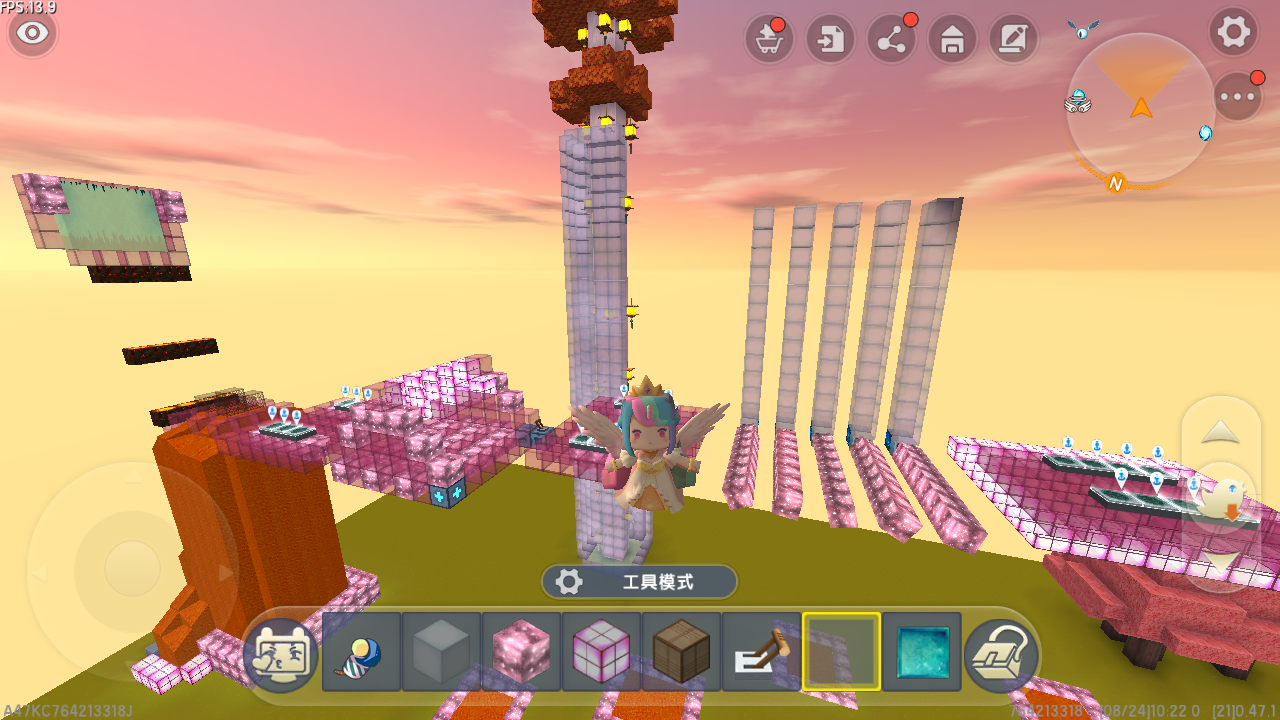The image size is (1280, 720).
Task: Click the circular compass minimap
Action: tap(1140, 108)
